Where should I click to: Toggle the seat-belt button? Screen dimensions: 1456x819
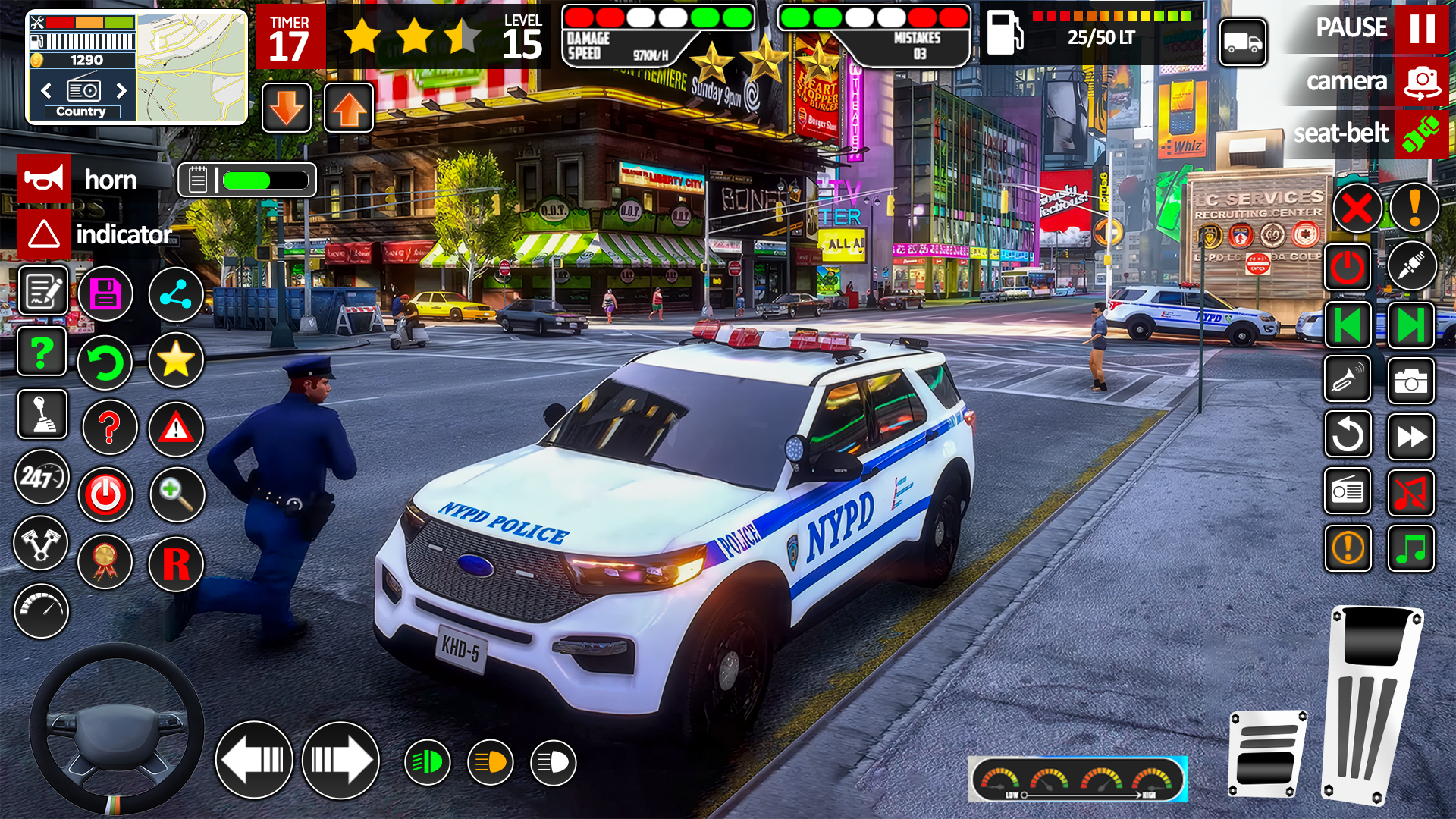(x=1421, y=134)
